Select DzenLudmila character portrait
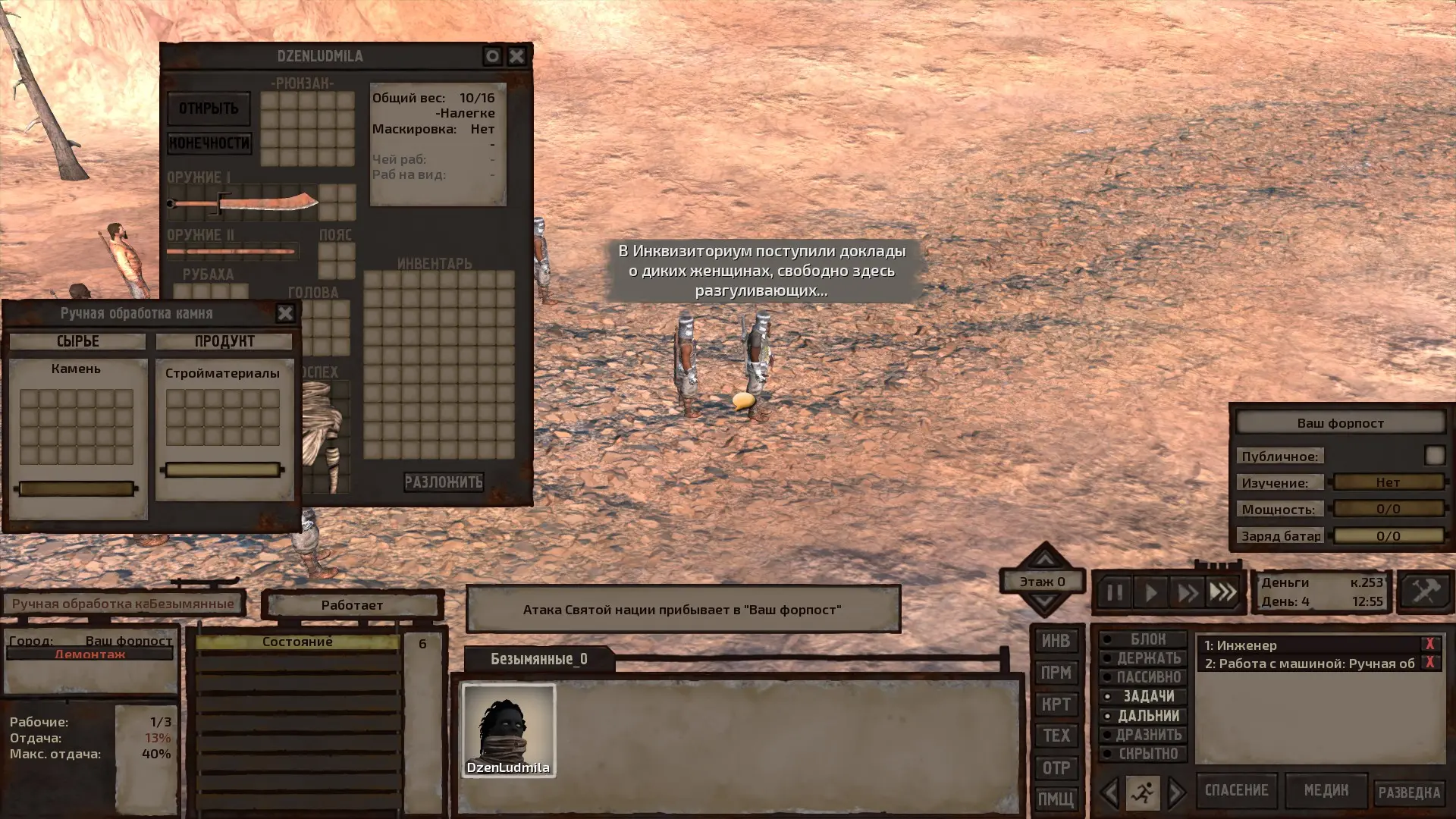This screenshot has width=1456, height=819. click(x=509, y=730)
